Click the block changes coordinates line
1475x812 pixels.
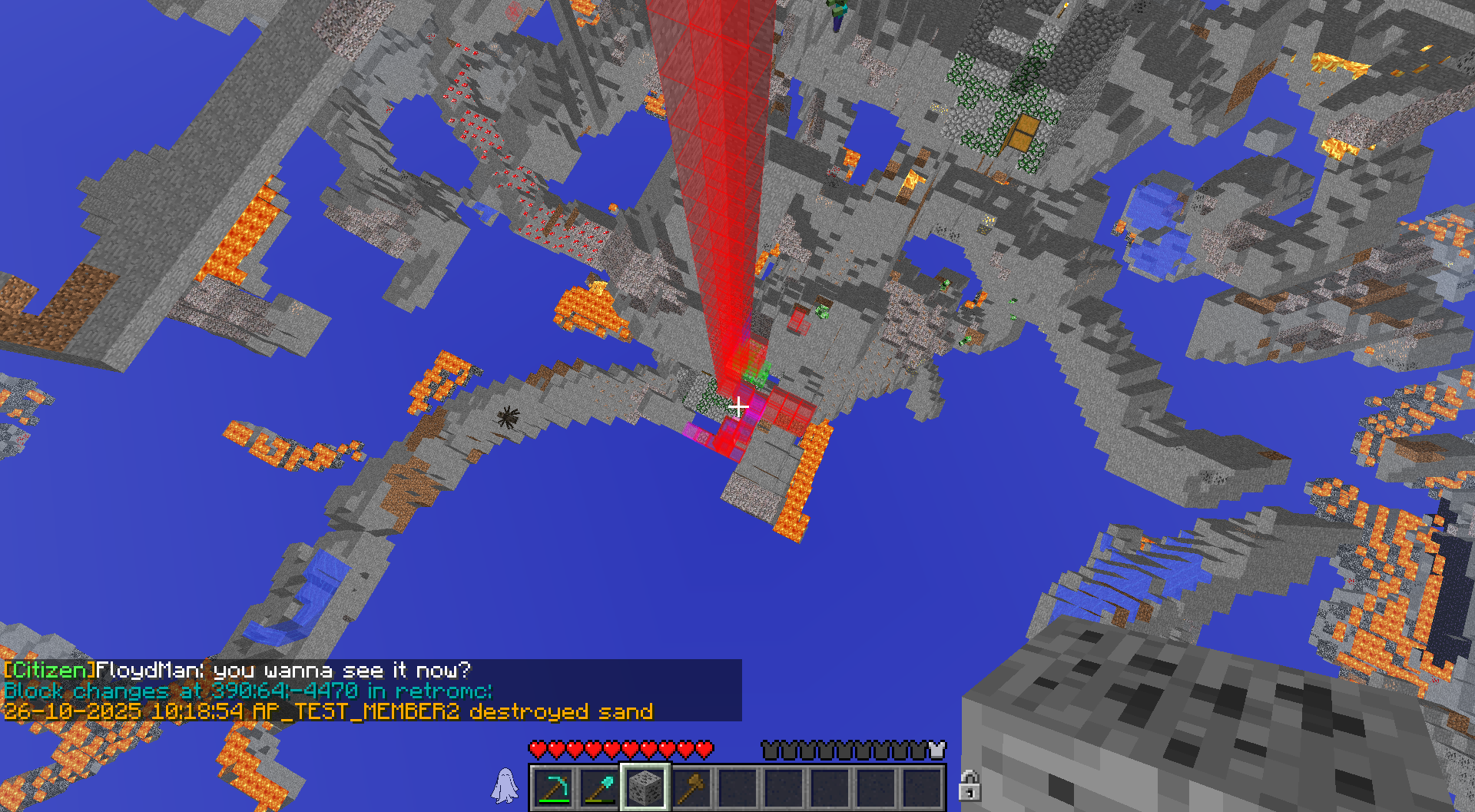point(247,691)
